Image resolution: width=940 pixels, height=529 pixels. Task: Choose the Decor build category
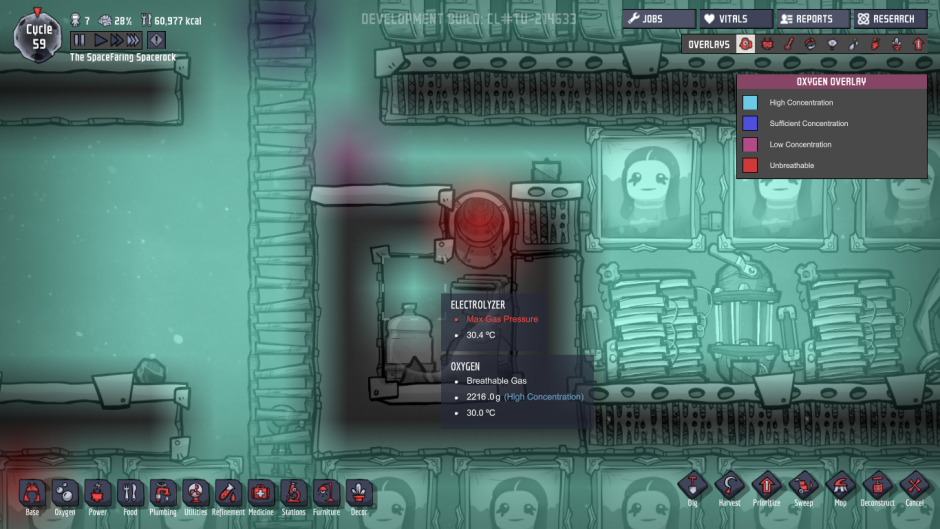click(x=359, y=494)
